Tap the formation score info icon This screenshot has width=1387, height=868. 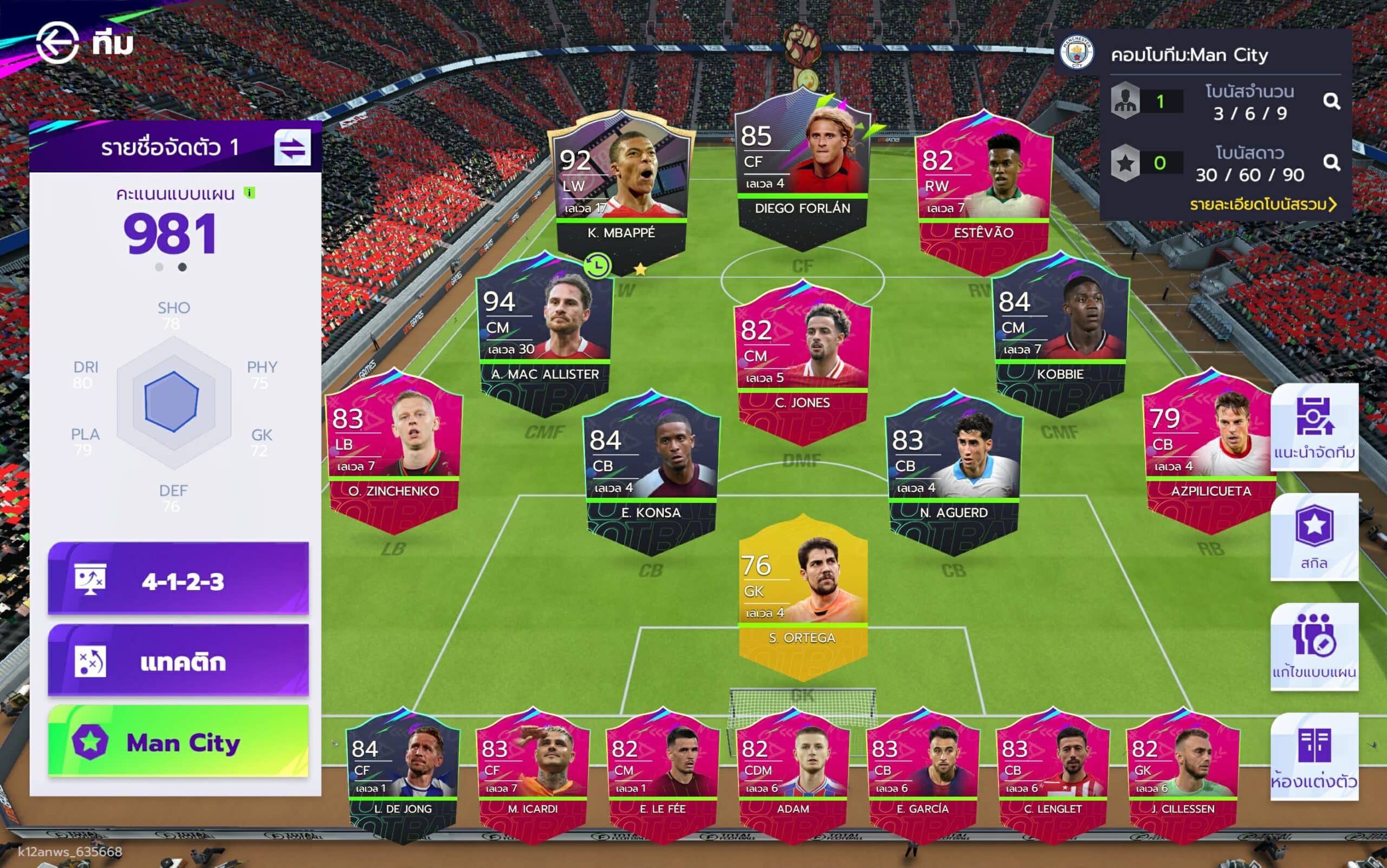(x=250, y=193)
